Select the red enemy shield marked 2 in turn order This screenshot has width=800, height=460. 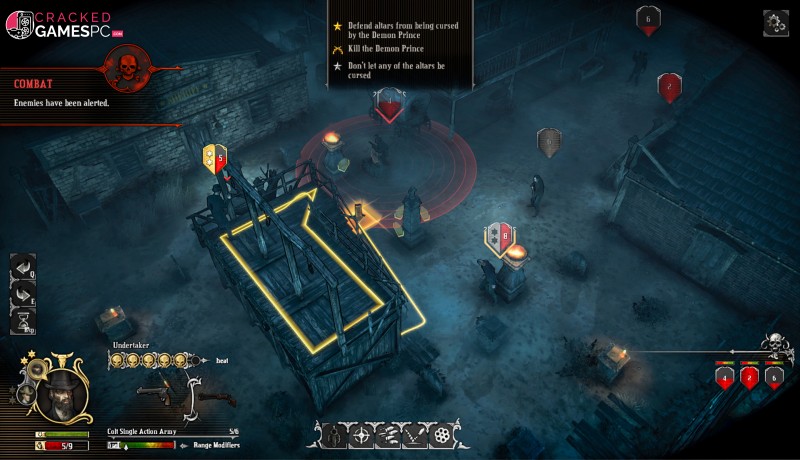click(748, 377)
